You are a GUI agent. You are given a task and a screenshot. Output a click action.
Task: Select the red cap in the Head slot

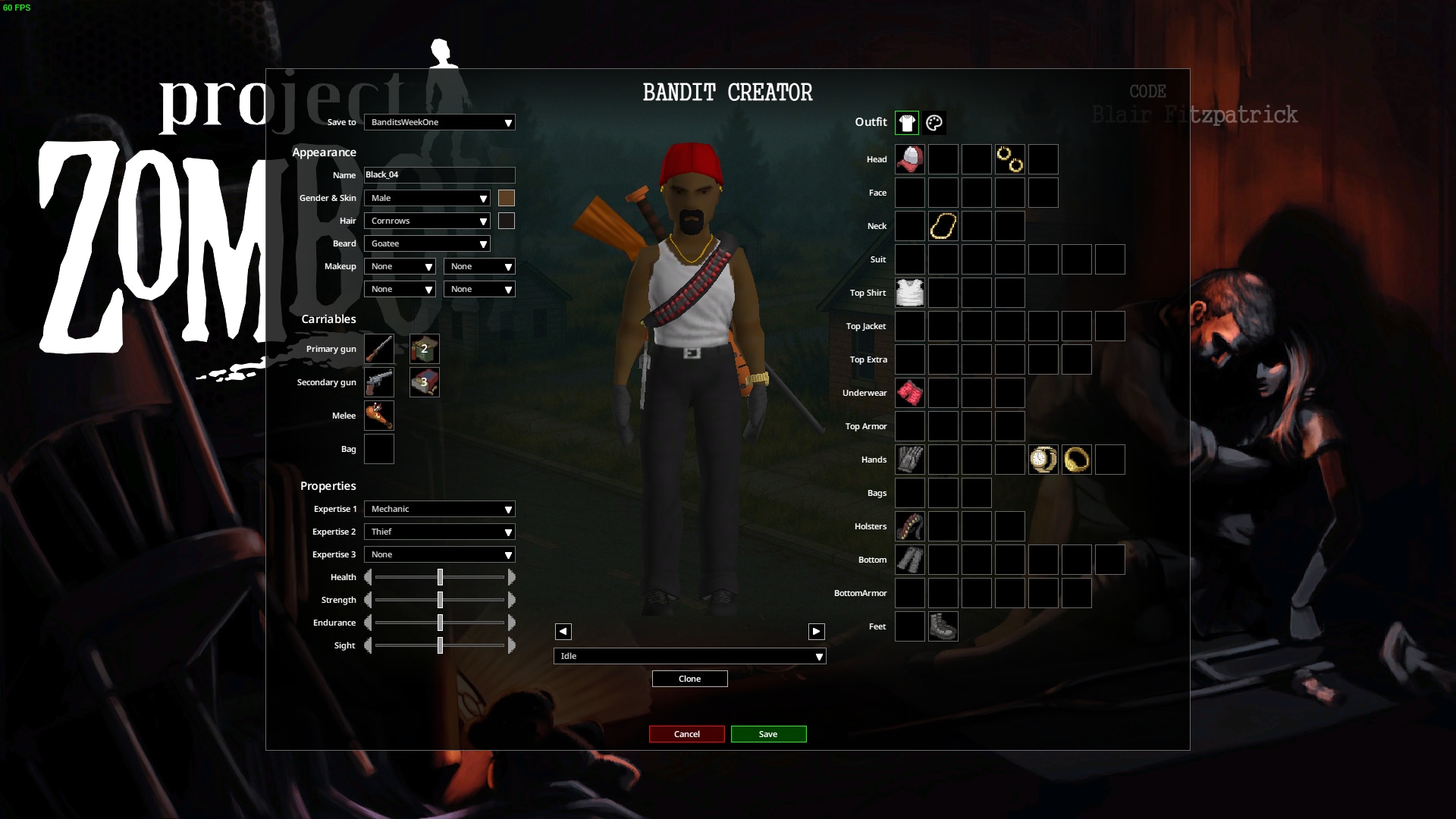pos(909,159)
